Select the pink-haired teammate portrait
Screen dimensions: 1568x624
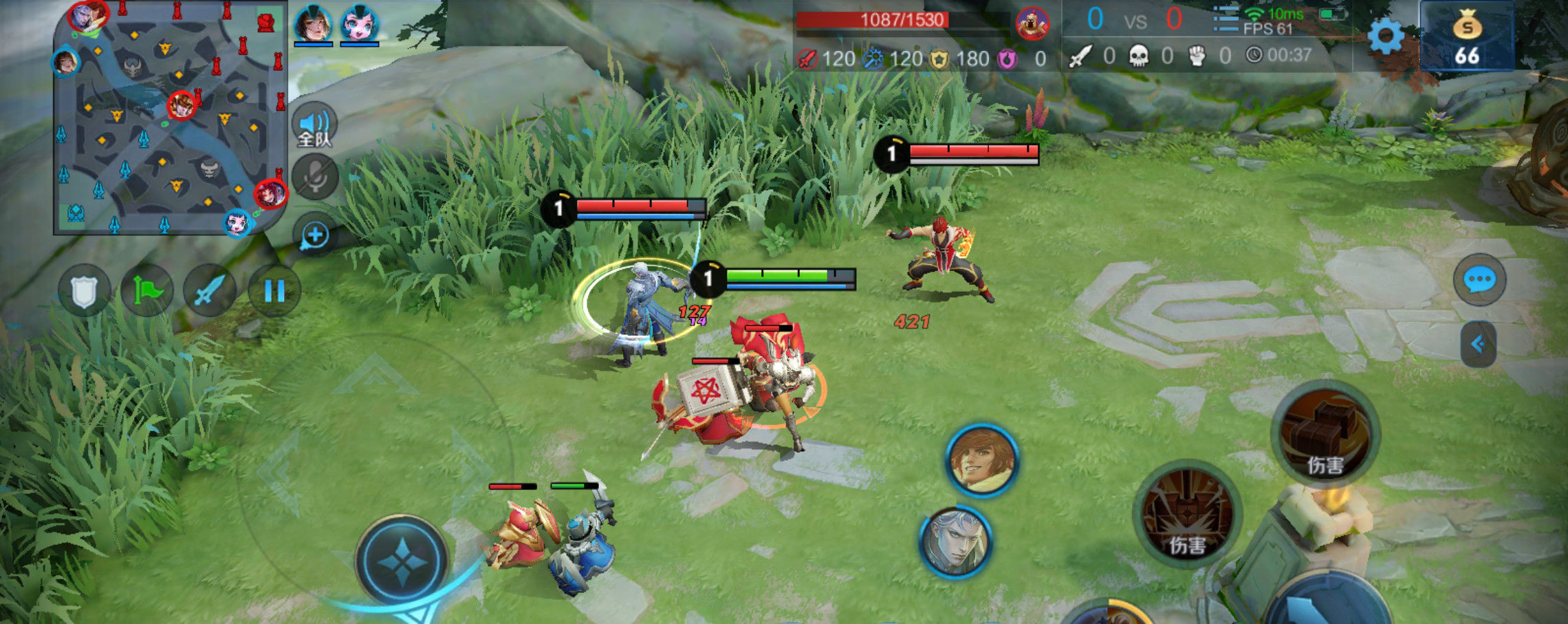(359, 25)
